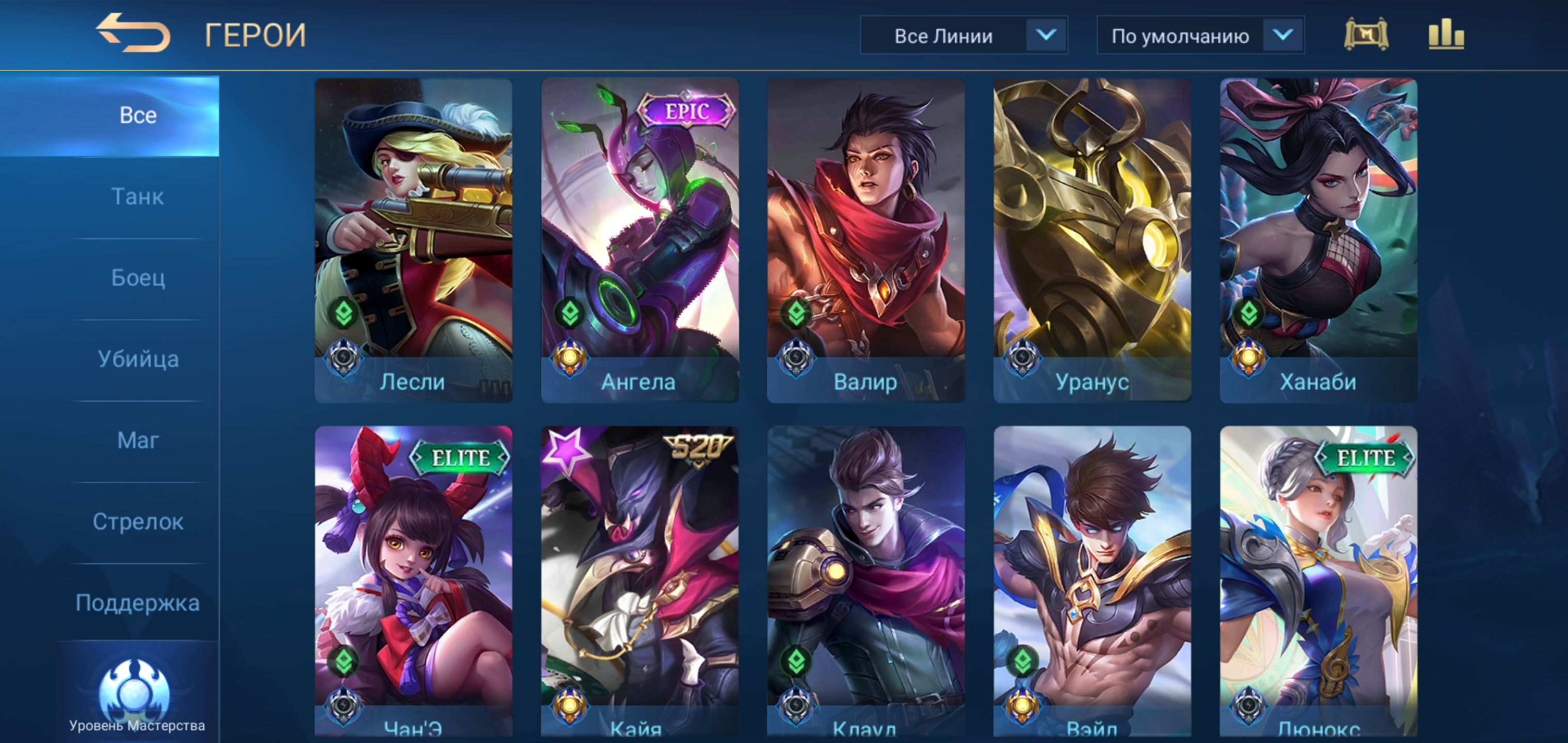Open the Чан'Э hero card

pos(413,582)
